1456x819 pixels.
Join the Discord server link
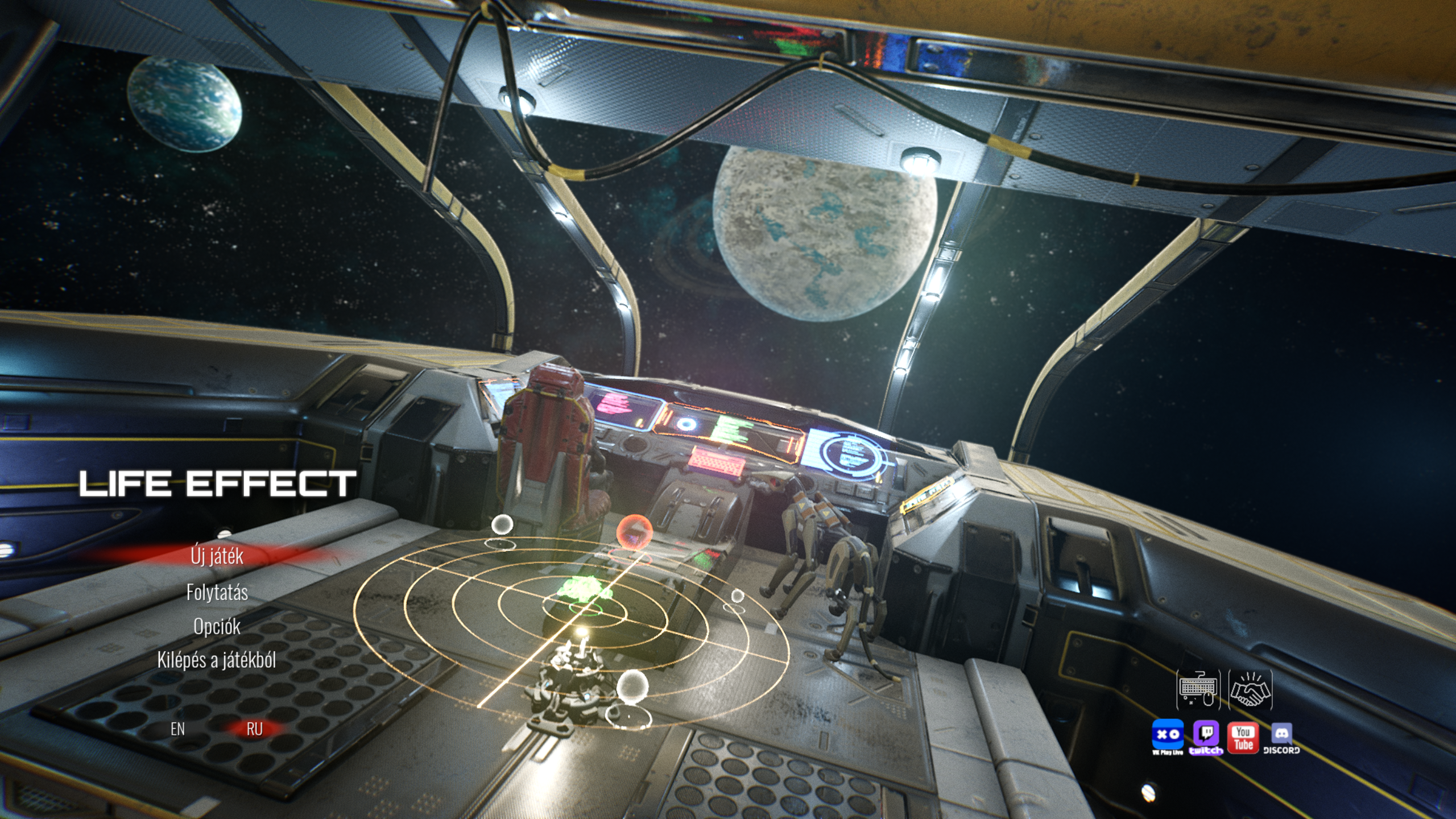click(x=1281, y=737)
